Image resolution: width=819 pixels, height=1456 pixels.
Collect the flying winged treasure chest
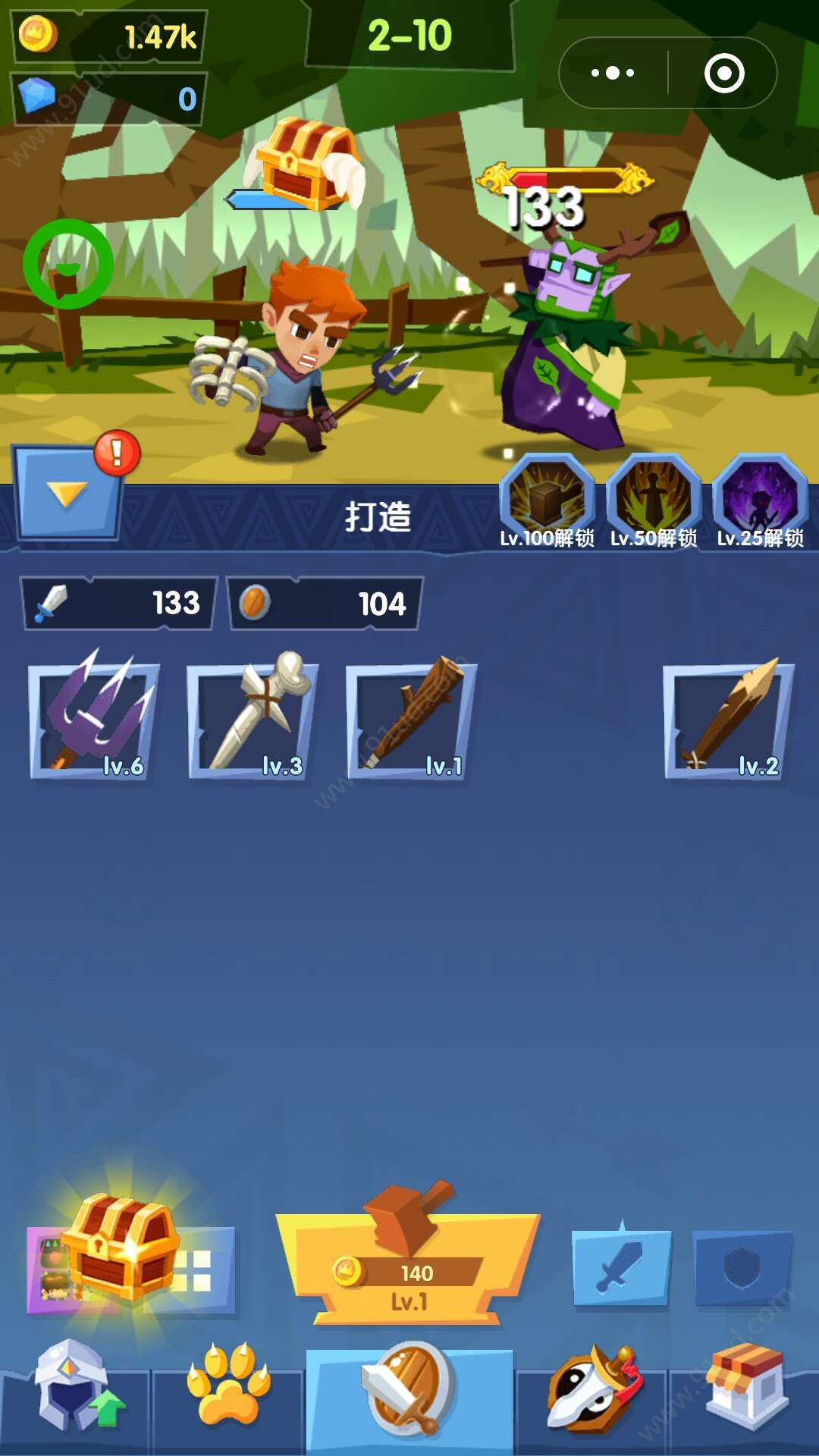coord(307,163)
